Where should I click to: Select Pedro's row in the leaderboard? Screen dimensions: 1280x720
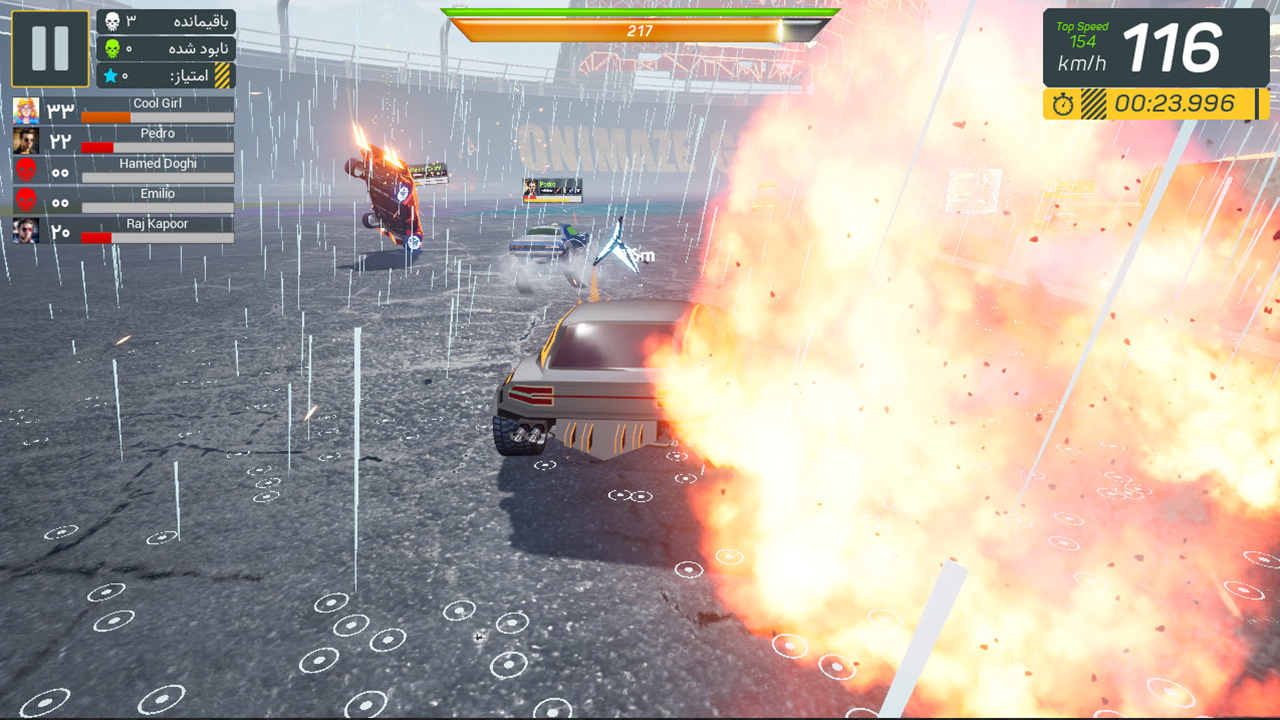124,140
